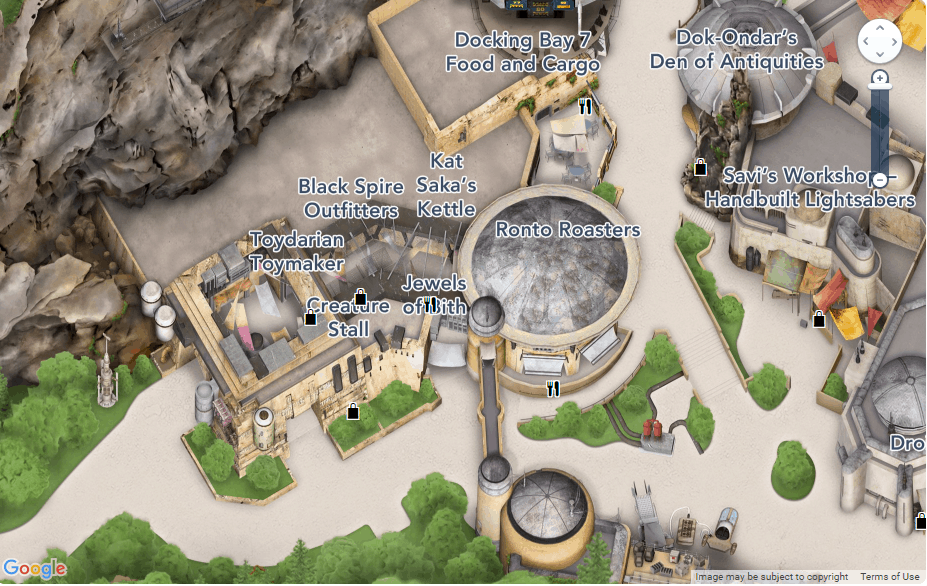Click the shopping bag icon by Dok-Ondar's

pos(701,168)
